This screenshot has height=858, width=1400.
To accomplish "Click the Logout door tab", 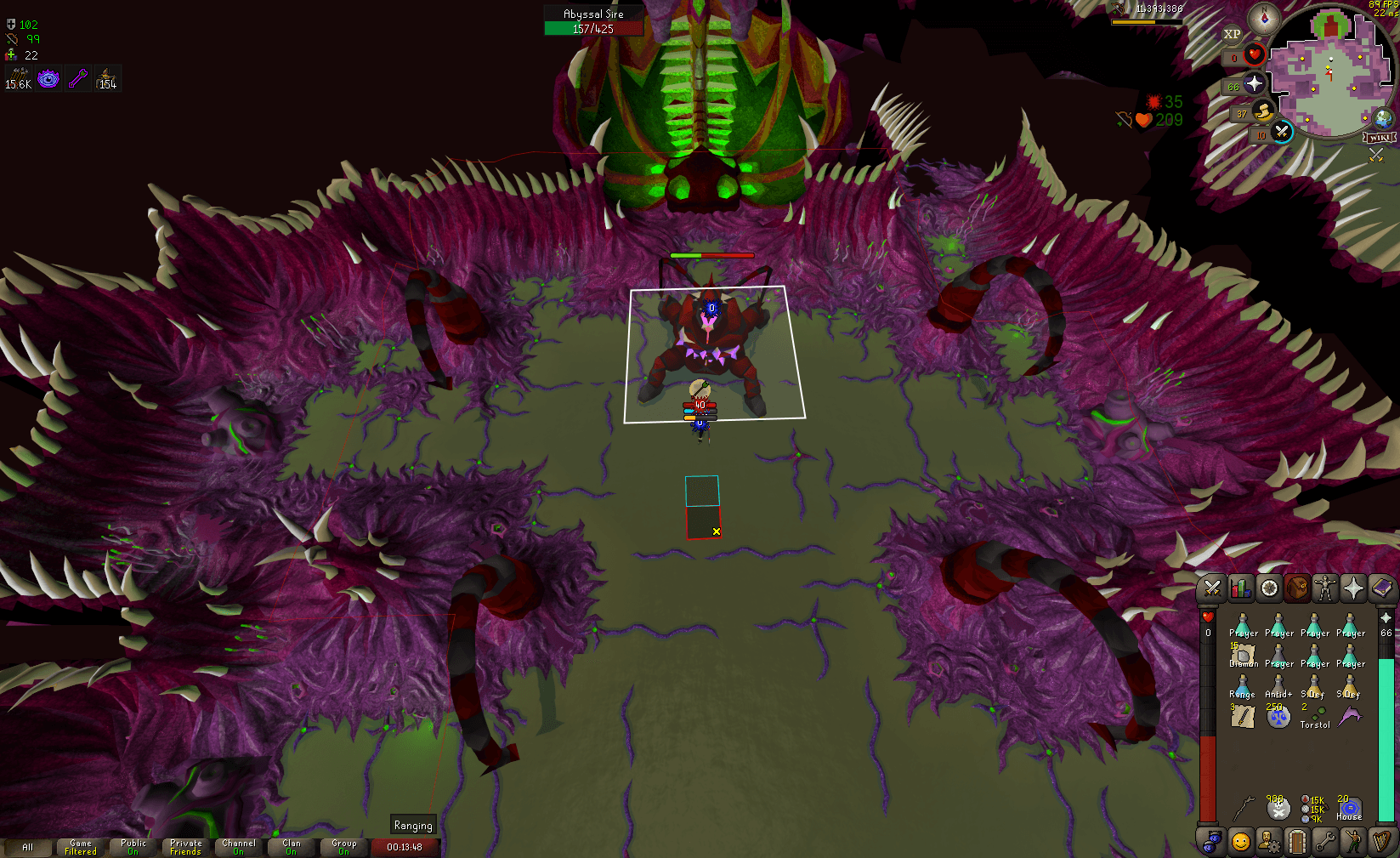I will click(1297, 842).
